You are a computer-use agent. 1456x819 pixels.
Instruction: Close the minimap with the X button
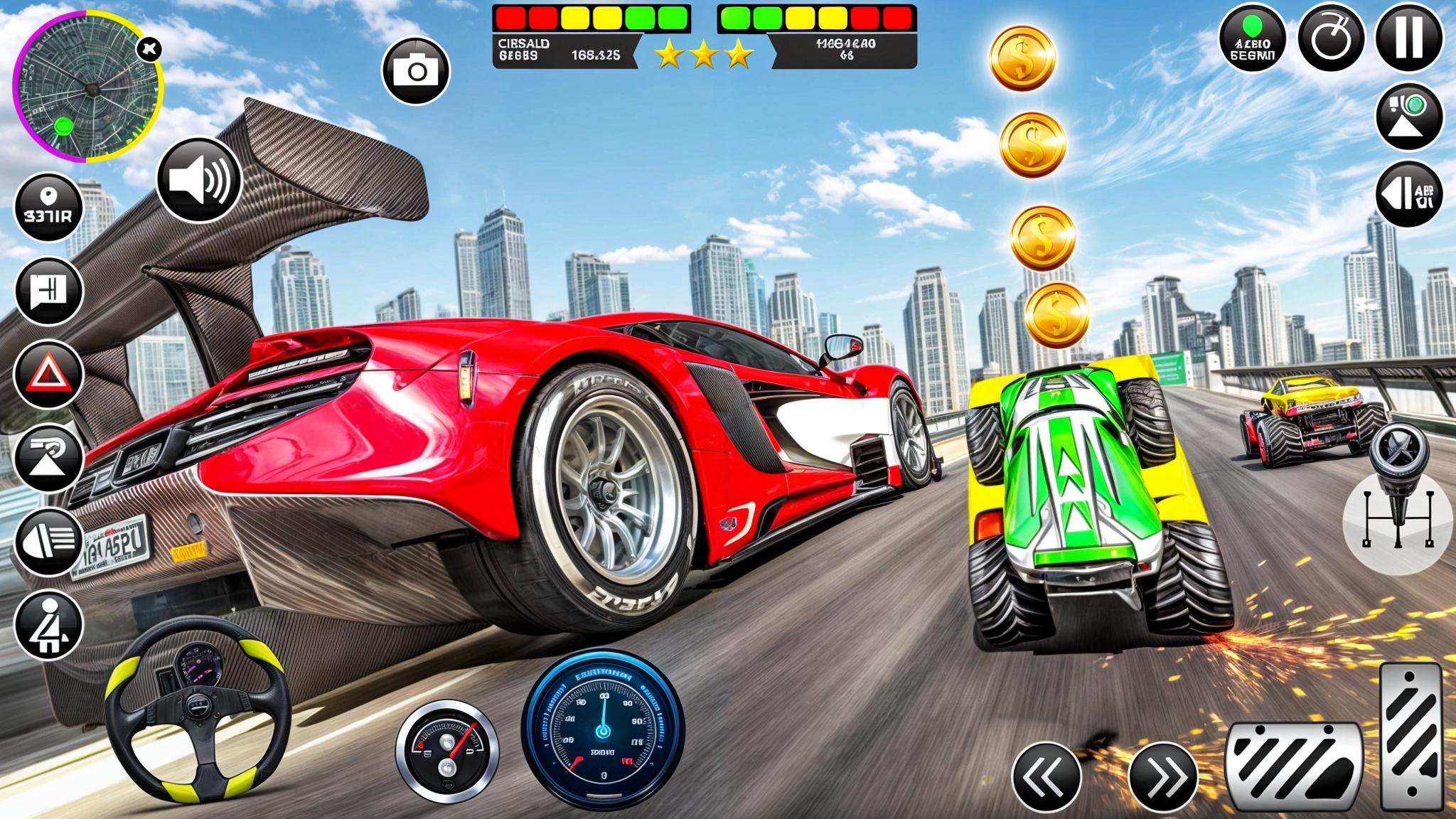coord(151,49)
